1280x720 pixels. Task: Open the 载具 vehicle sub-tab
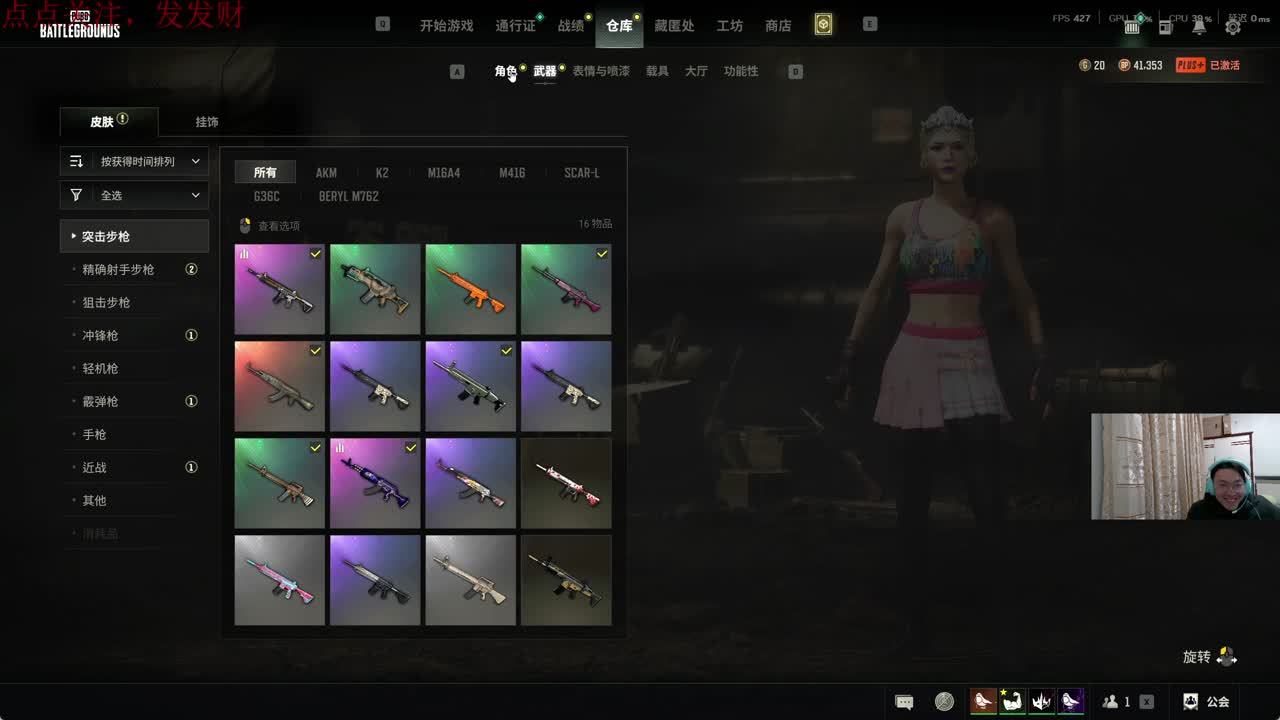point(657,71)
